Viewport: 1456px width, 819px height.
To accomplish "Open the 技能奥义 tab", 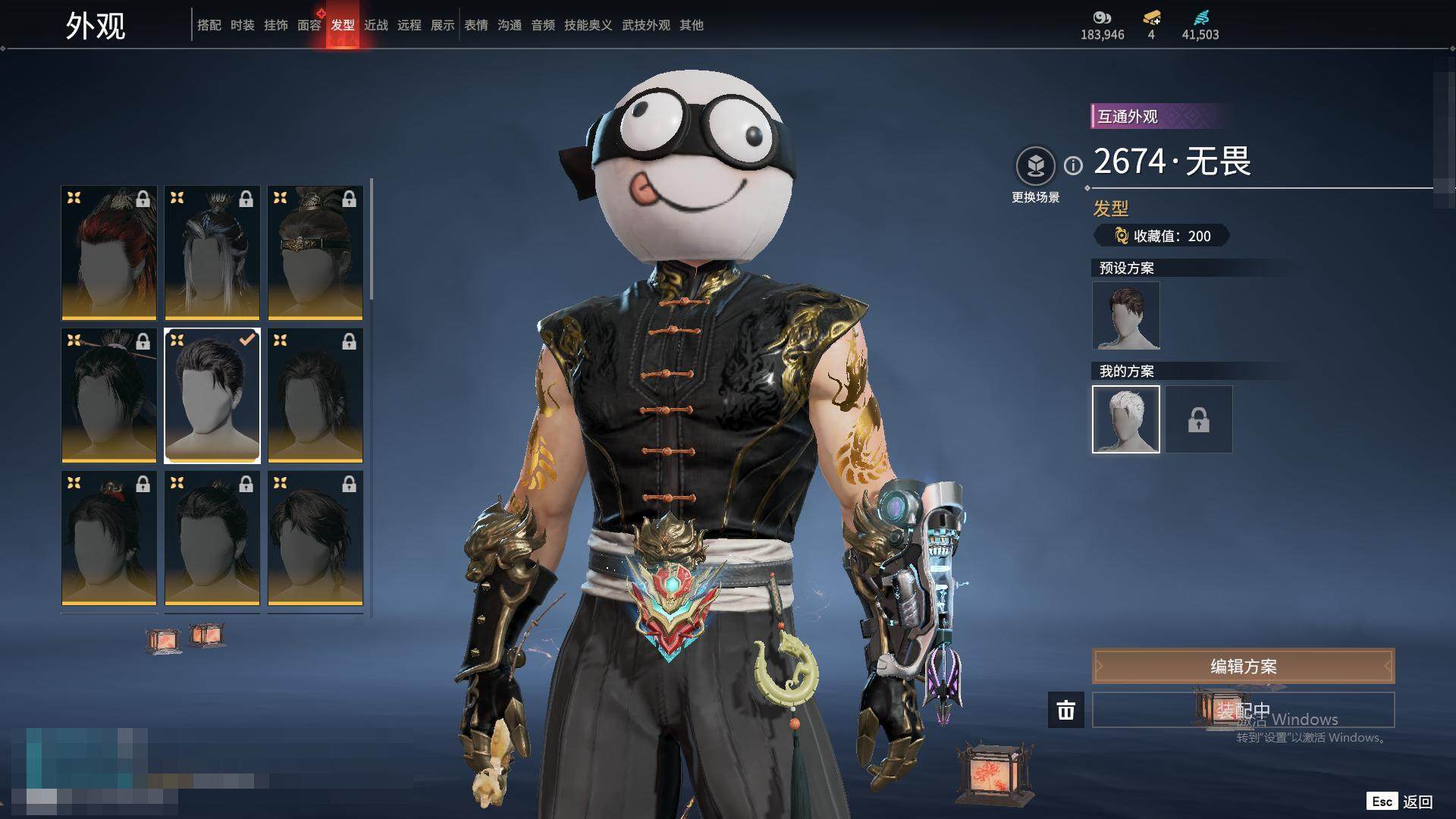I will click(x=588, y=25).
